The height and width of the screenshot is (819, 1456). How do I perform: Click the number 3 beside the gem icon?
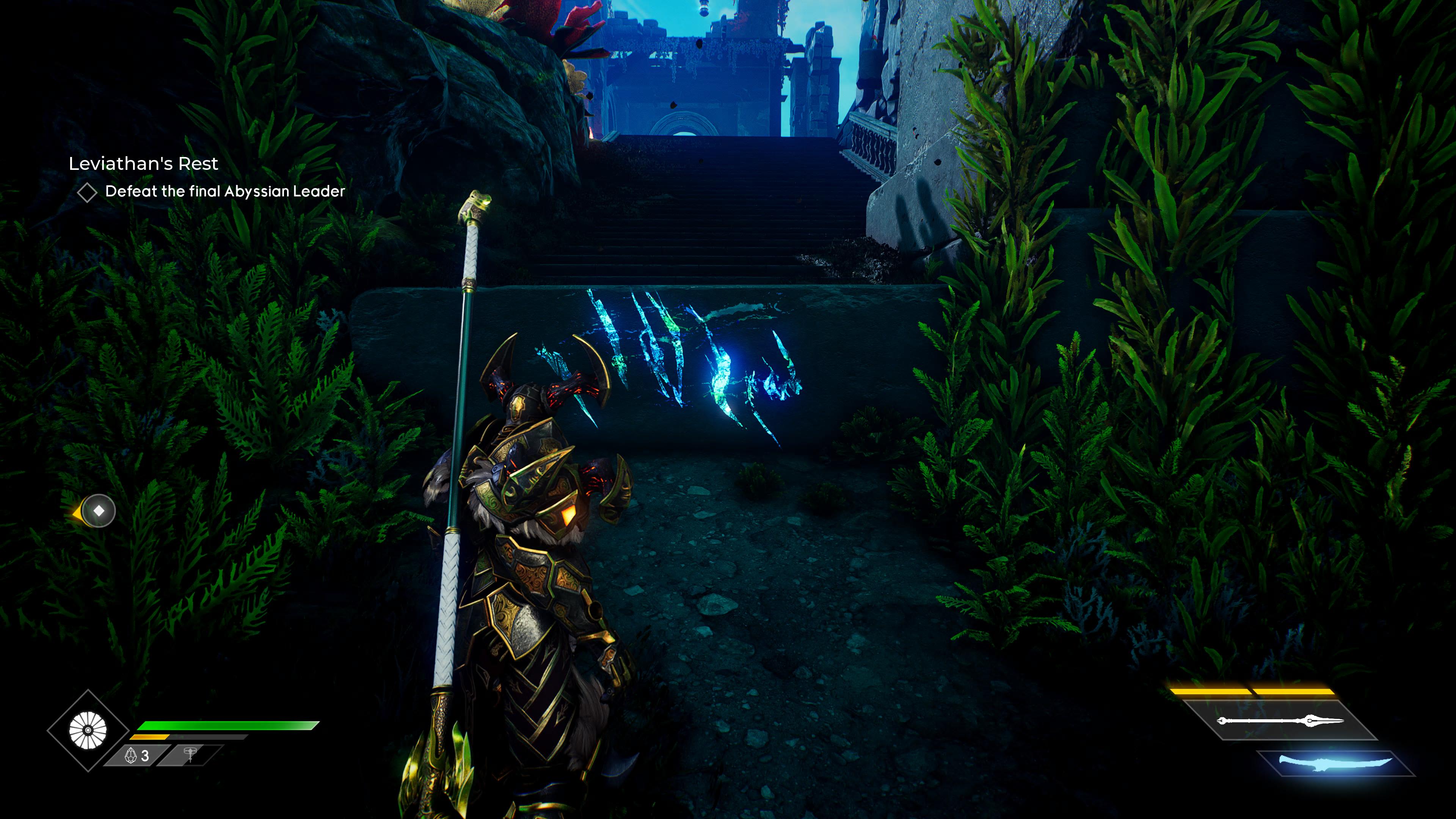coord(146,756)
